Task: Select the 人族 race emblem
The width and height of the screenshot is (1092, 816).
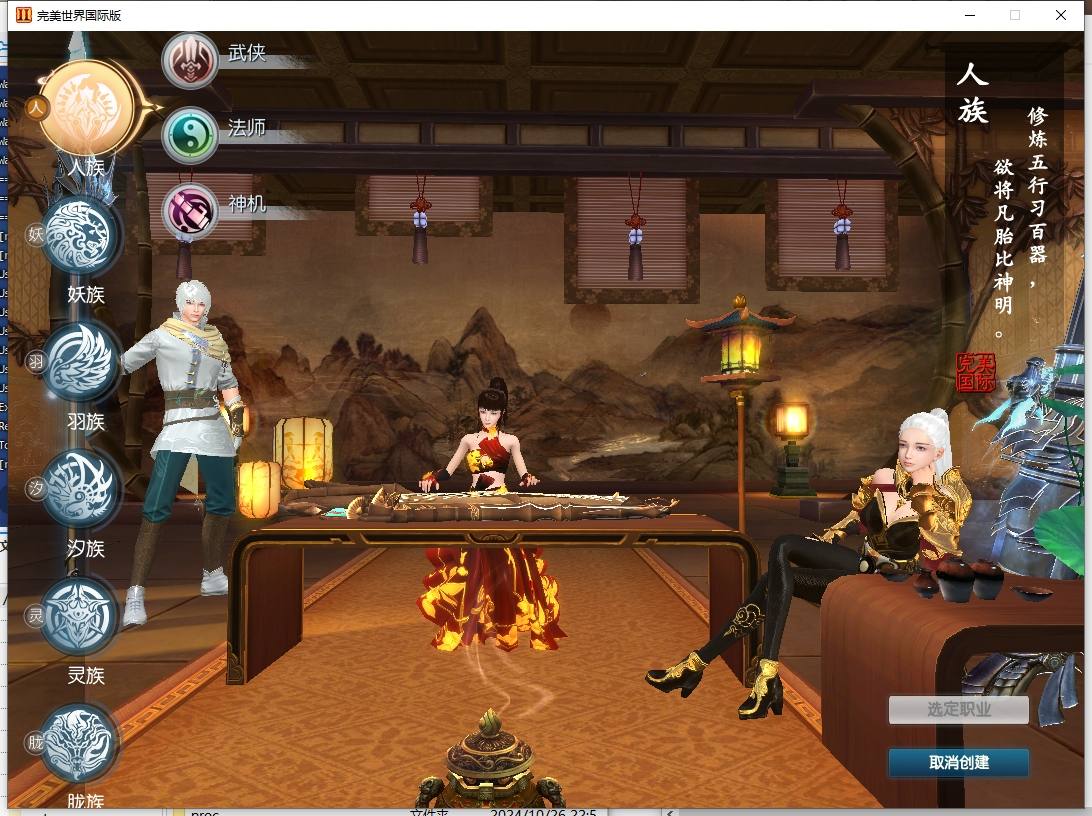Action: click(93, 108)
